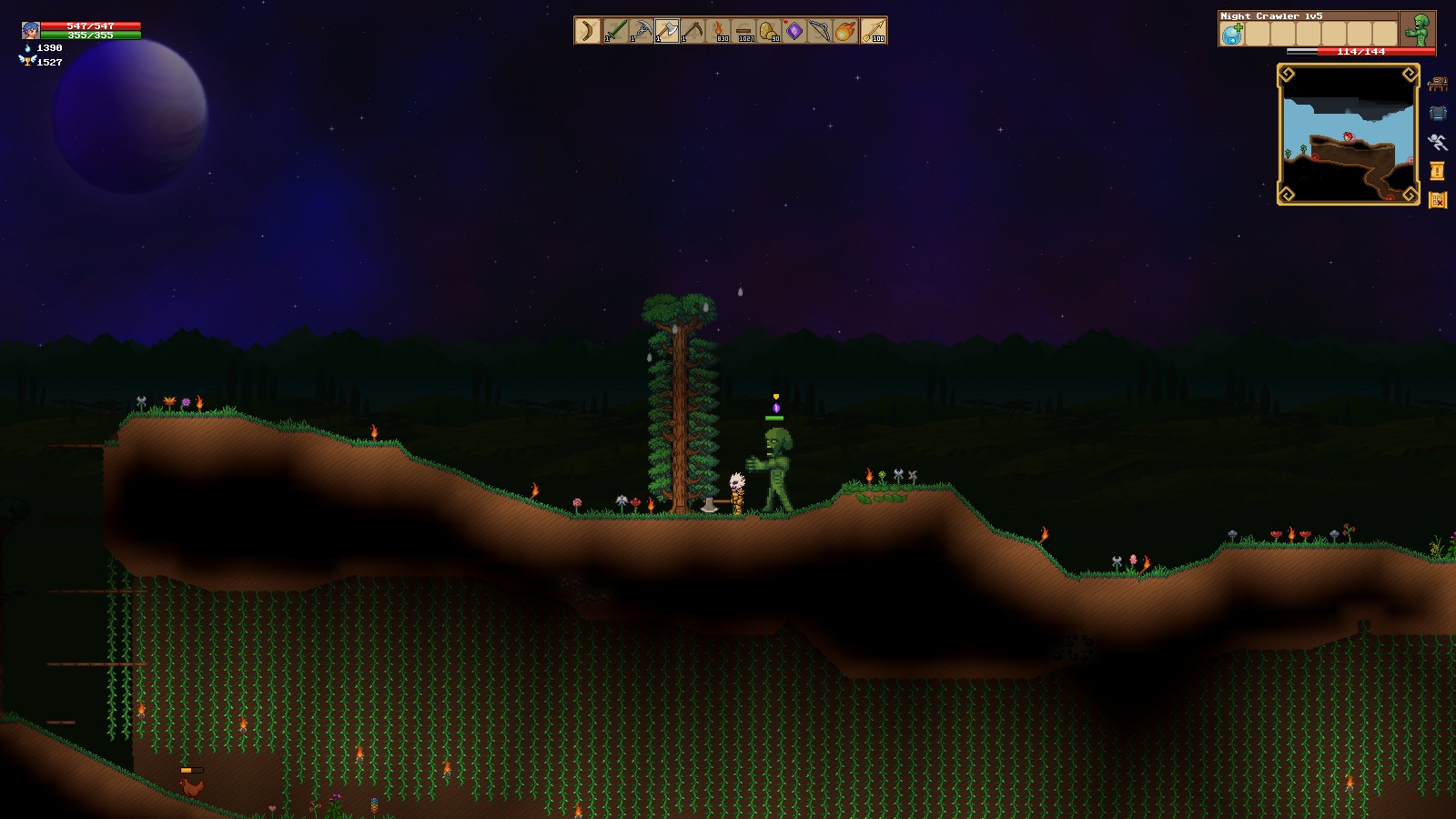Click the Night Crawler 114/144 health bar

click(1360, 51)
